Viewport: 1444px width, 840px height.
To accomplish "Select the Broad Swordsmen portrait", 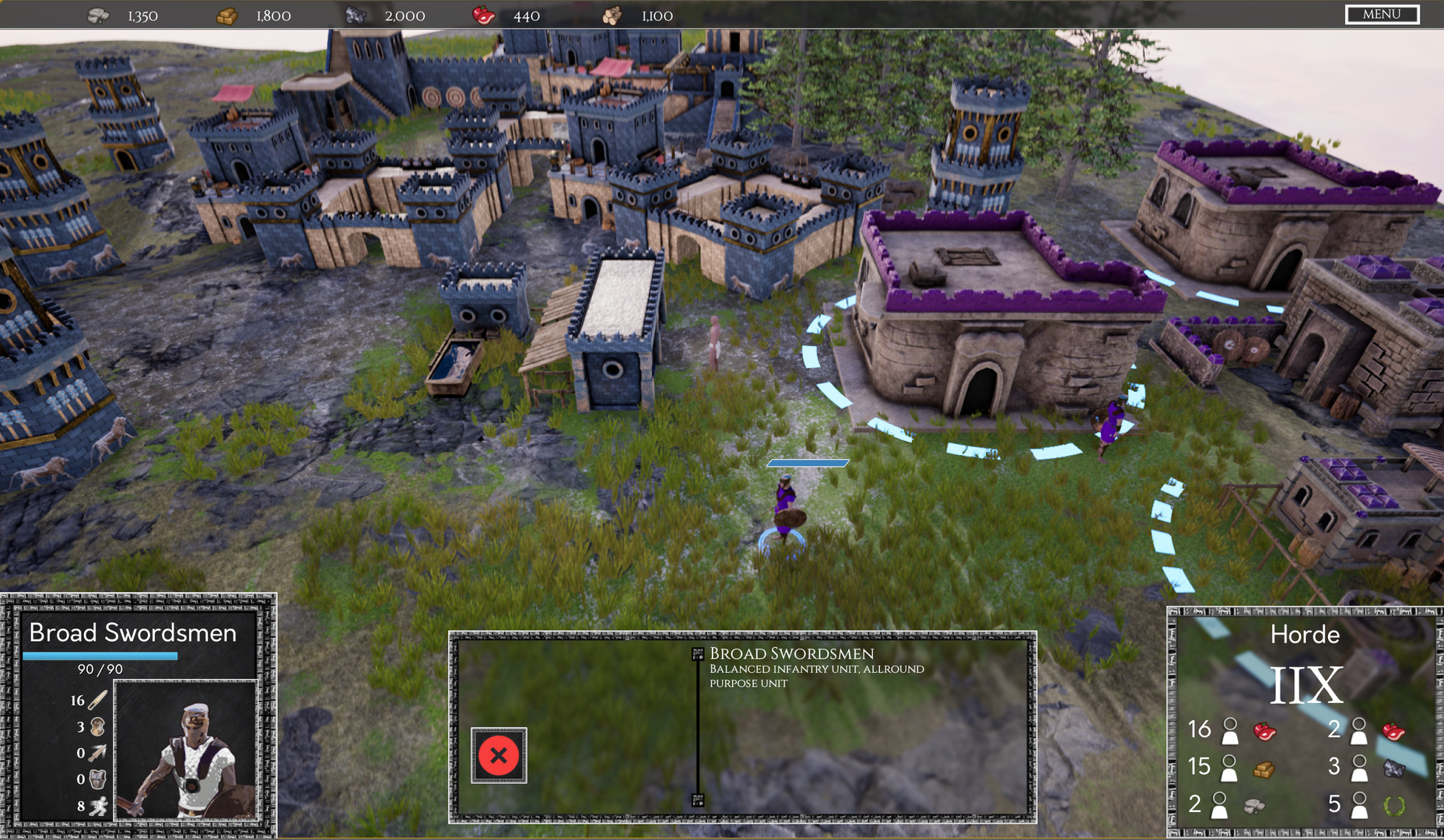I will (x=186, y=751).
